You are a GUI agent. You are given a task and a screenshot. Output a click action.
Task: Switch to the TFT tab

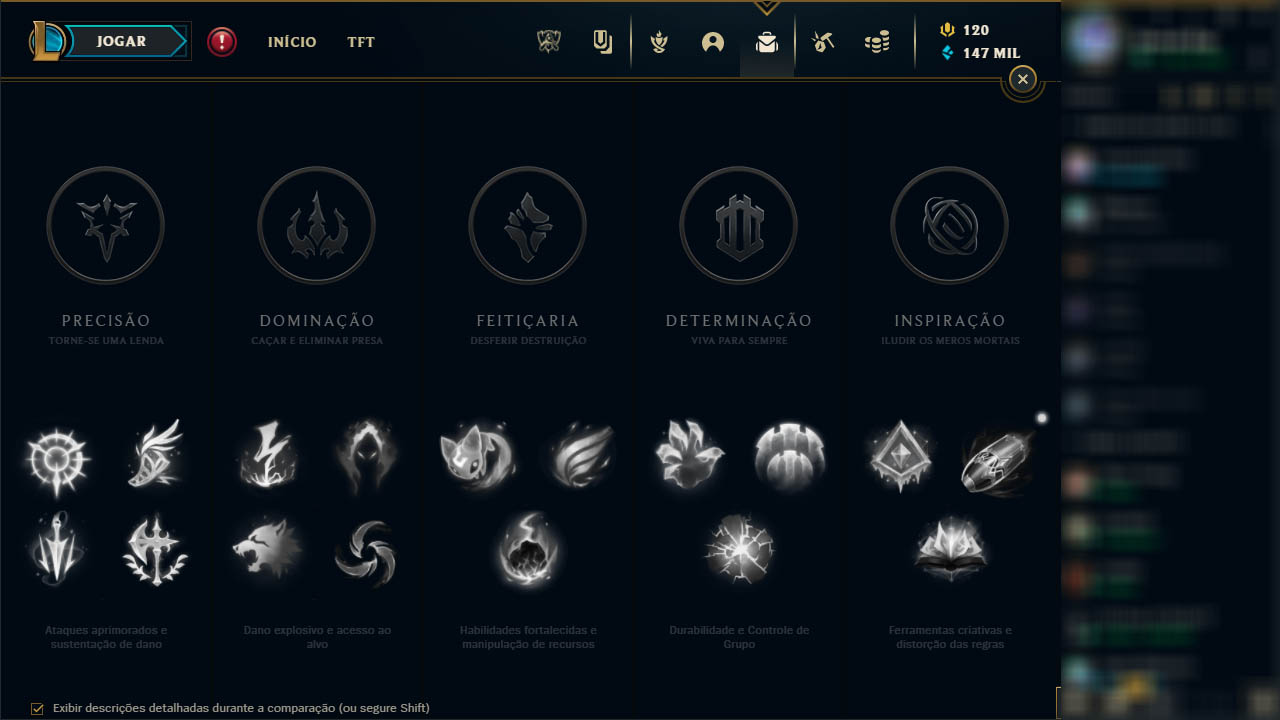coord(360,42)
